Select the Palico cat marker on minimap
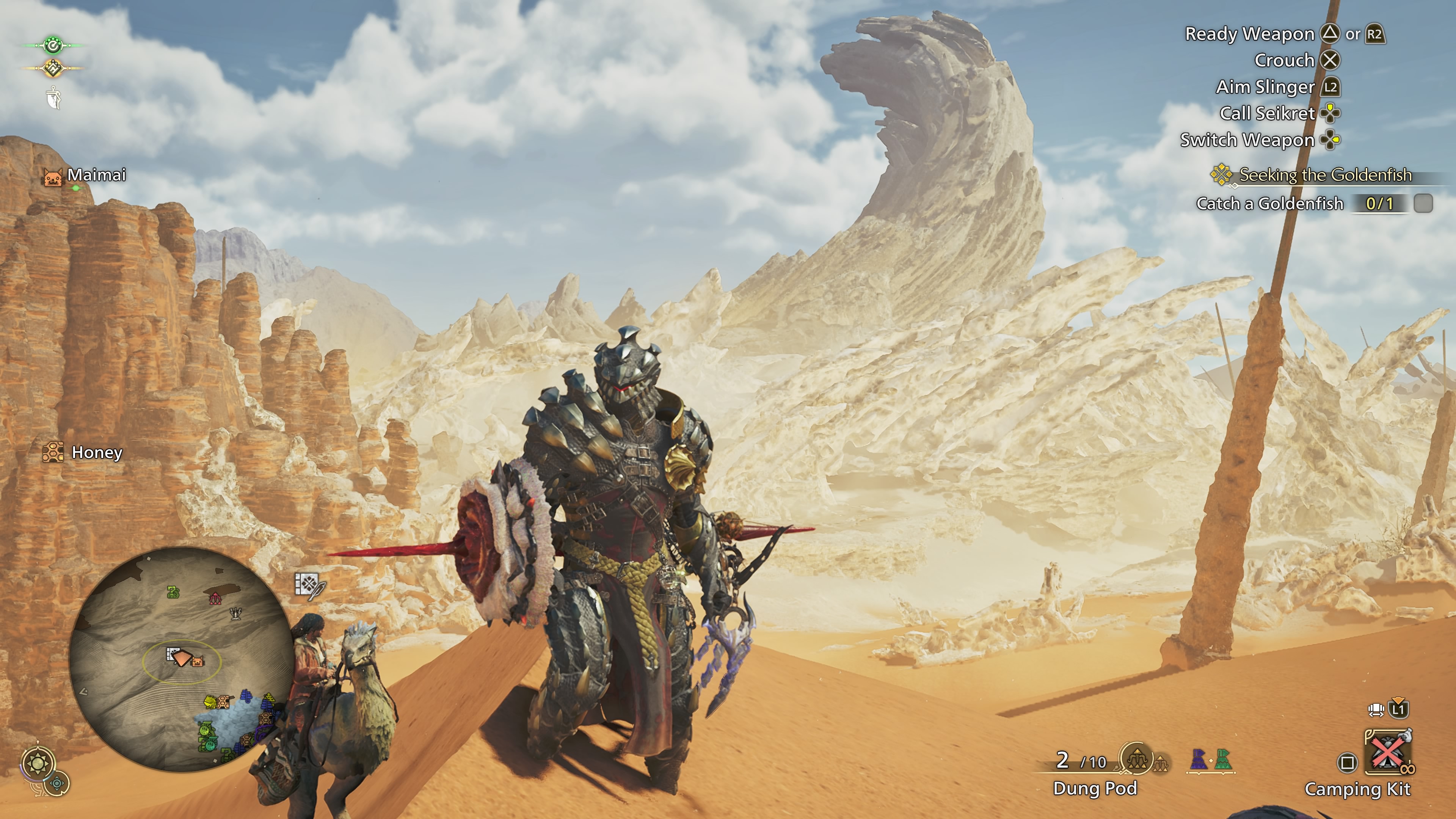This screenshot has height=819, width=1456. click(x=198, y=660)
